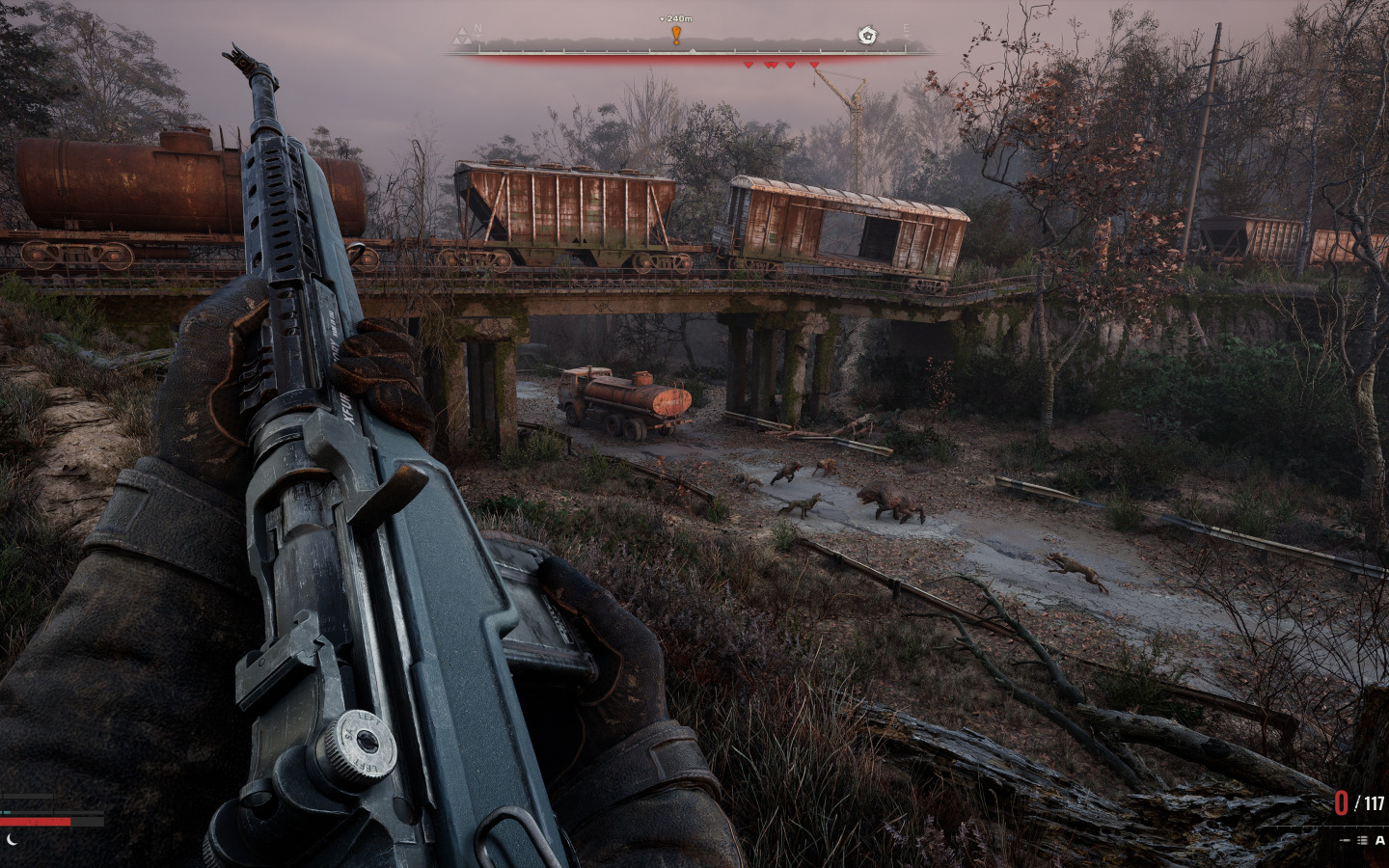This screenshot has width=1389, height=868.
Task: Select the three-line ammo type icon
Action: 1362,840
